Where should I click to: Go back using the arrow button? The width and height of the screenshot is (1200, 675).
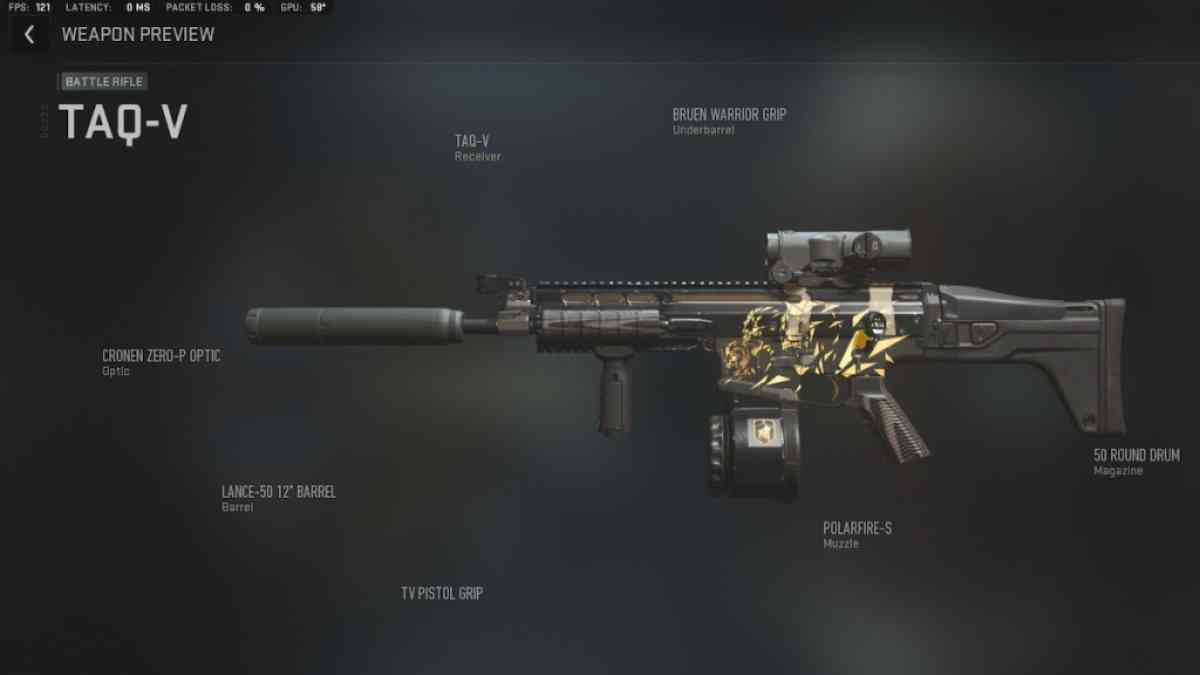tap(29, 35)
